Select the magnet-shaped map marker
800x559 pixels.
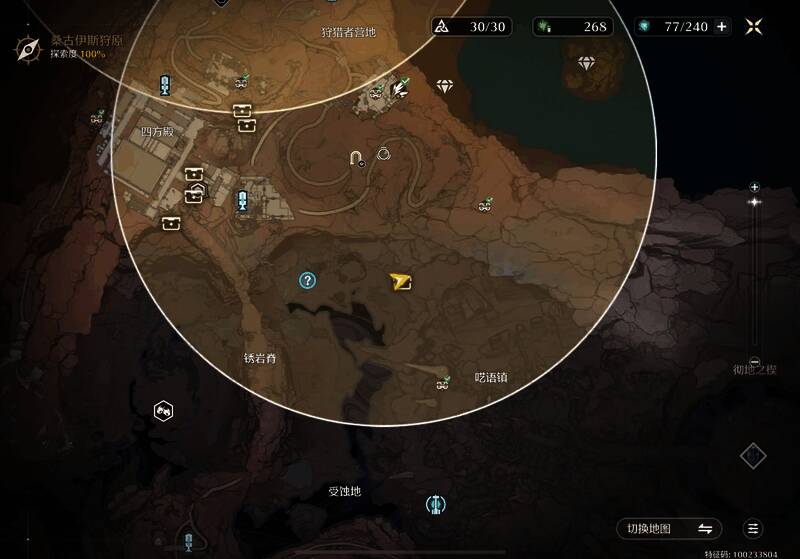356,157
